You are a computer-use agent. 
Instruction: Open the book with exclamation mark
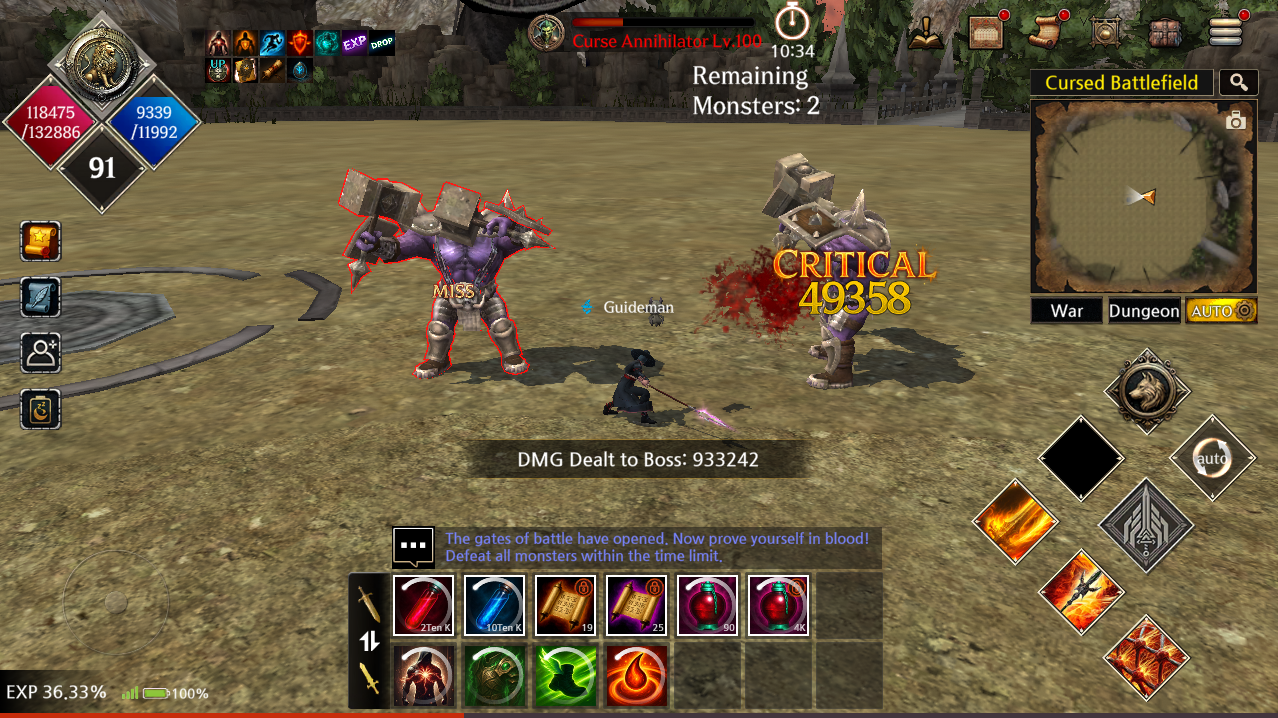926,33
